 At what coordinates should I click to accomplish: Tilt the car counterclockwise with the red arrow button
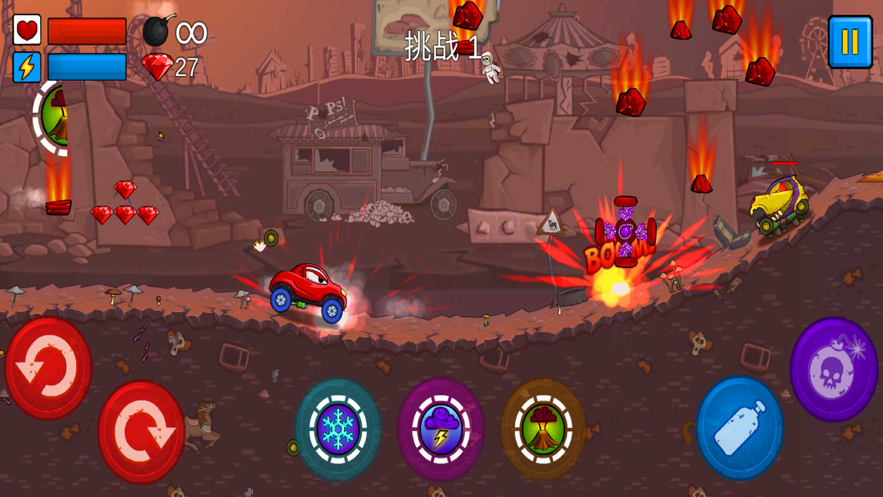(x=48, y=367)
